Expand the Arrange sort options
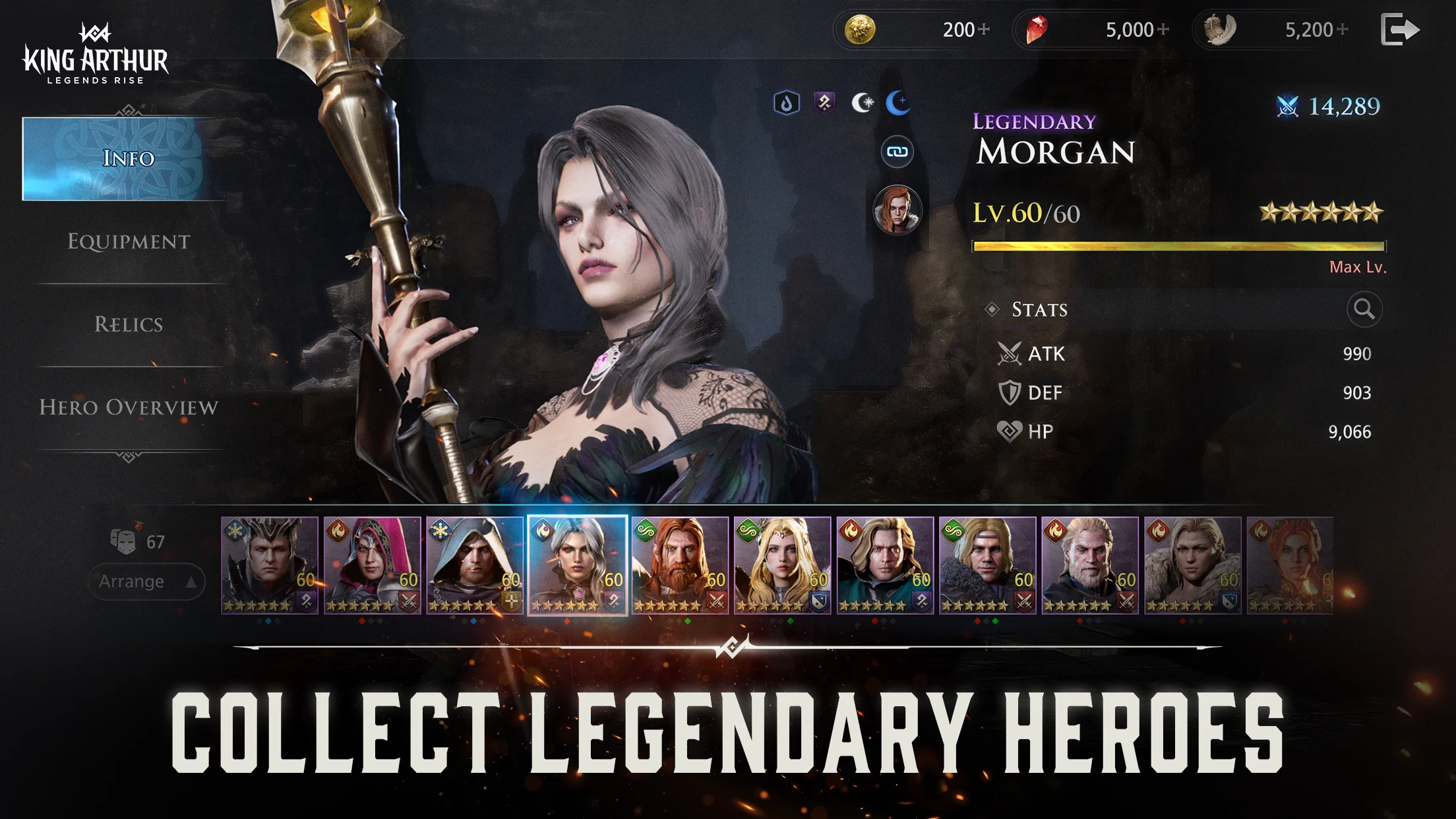 (146, 581)
